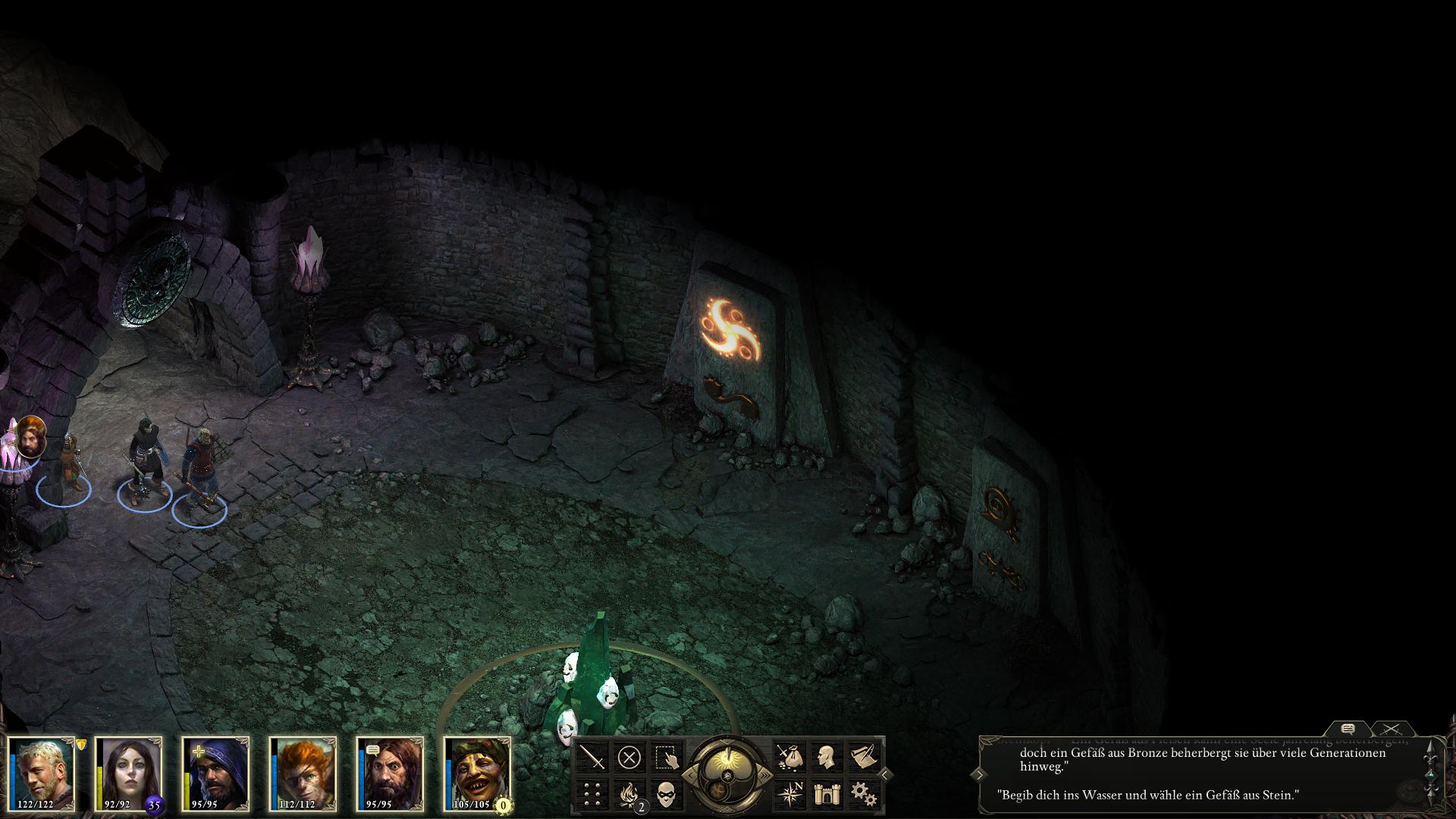Show the area map compass icon
Viewport: 1456px width, 819px height.
[x=790, y=793]
